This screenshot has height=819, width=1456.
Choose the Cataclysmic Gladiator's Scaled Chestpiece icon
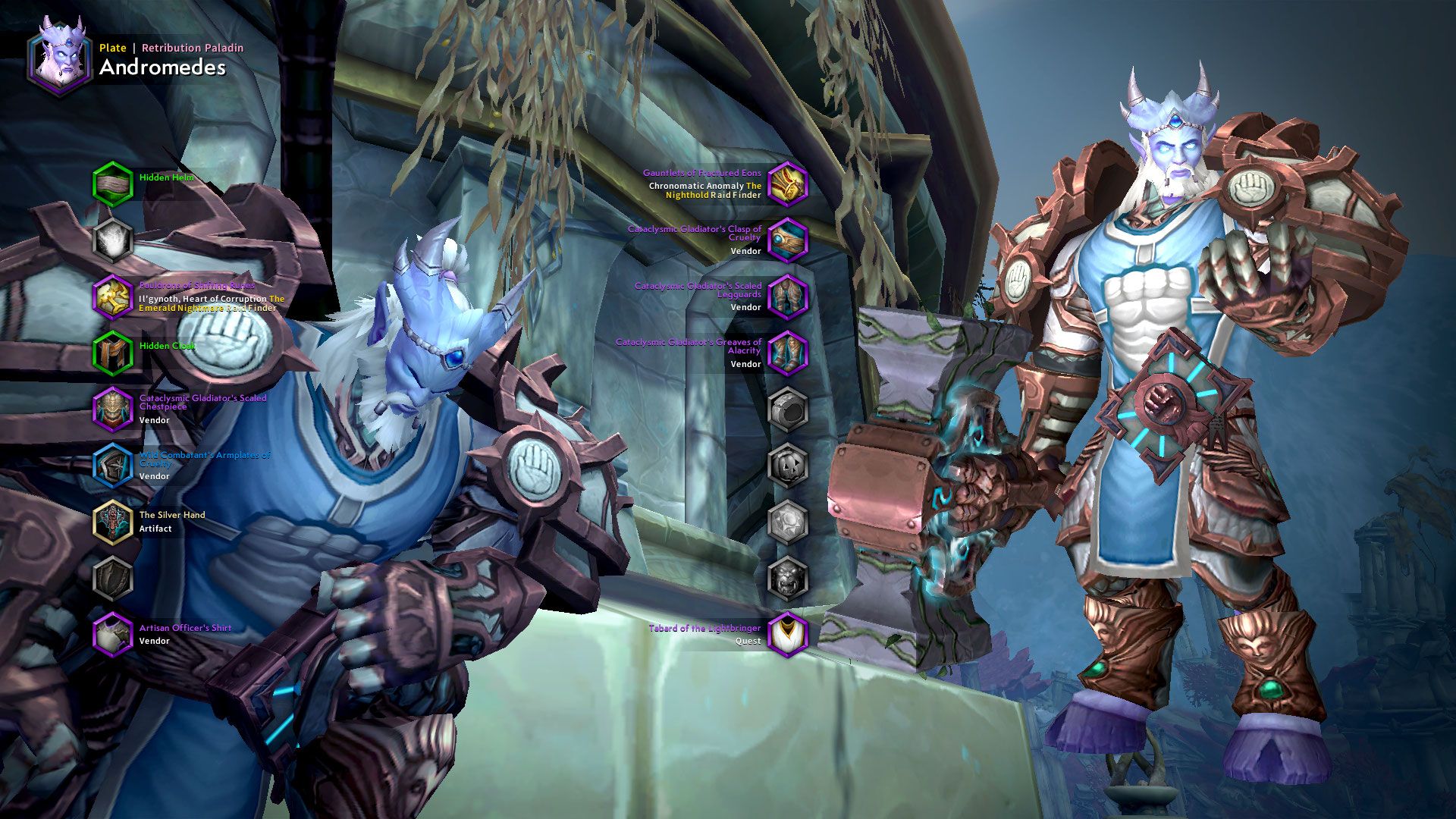113,409
